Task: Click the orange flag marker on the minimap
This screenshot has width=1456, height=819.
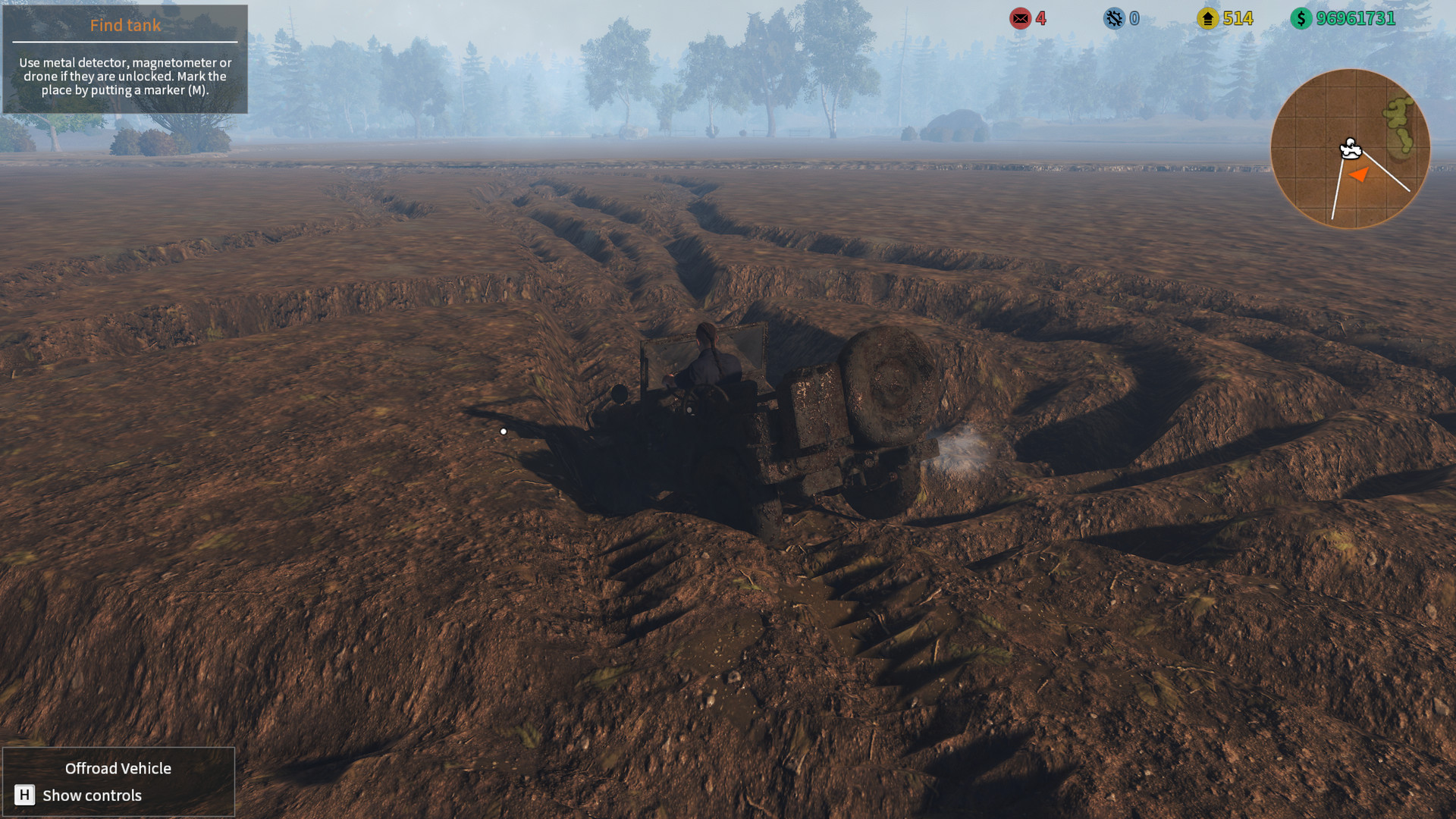Action: click(1358, 174)
